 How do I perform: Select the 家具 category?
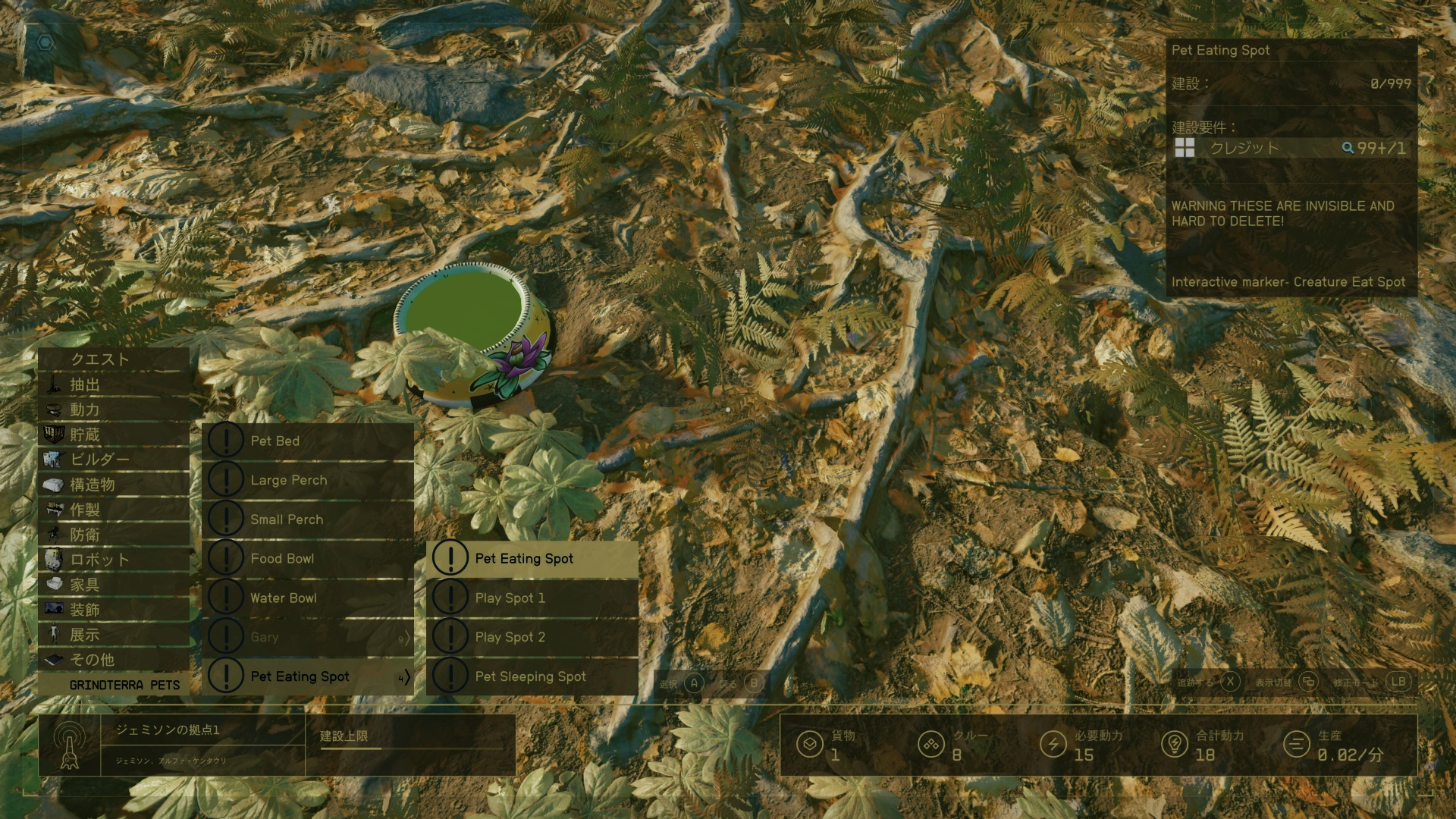point(114,585)
